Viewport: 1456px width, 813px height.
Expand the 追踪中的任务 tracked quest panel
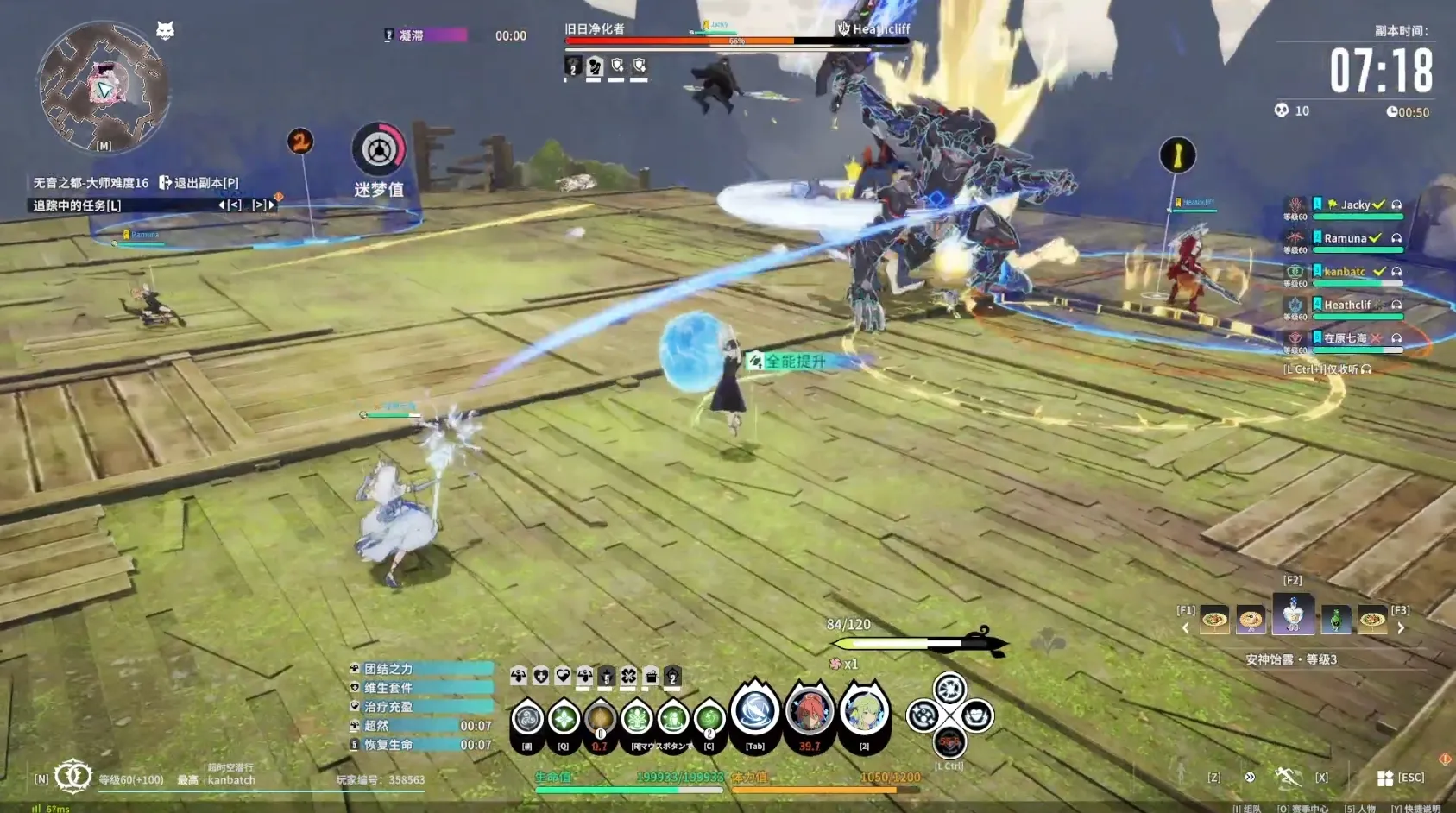click(77, 205)
